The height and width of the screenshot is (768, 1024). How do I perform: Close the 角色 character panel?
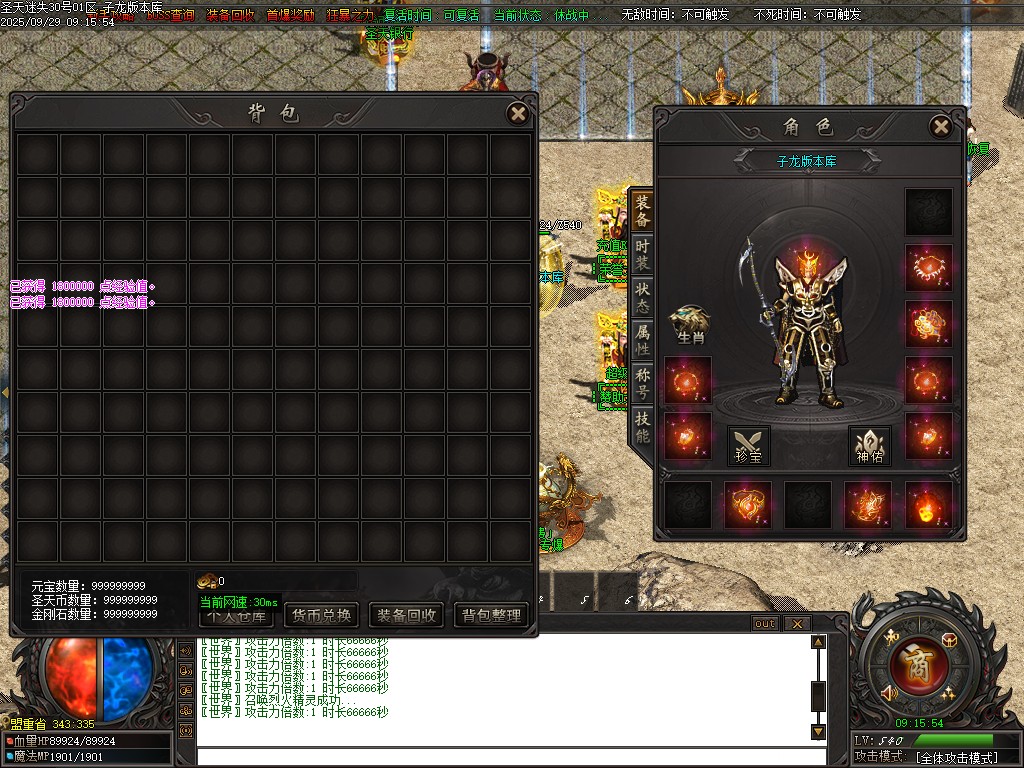click(x=940, y=127)
